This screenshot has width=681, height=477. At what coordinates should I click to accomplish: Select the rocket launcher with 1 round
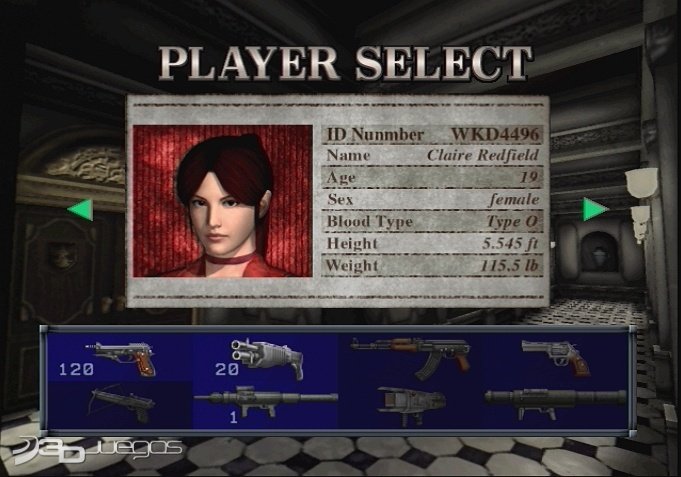(x=265, y=402)
